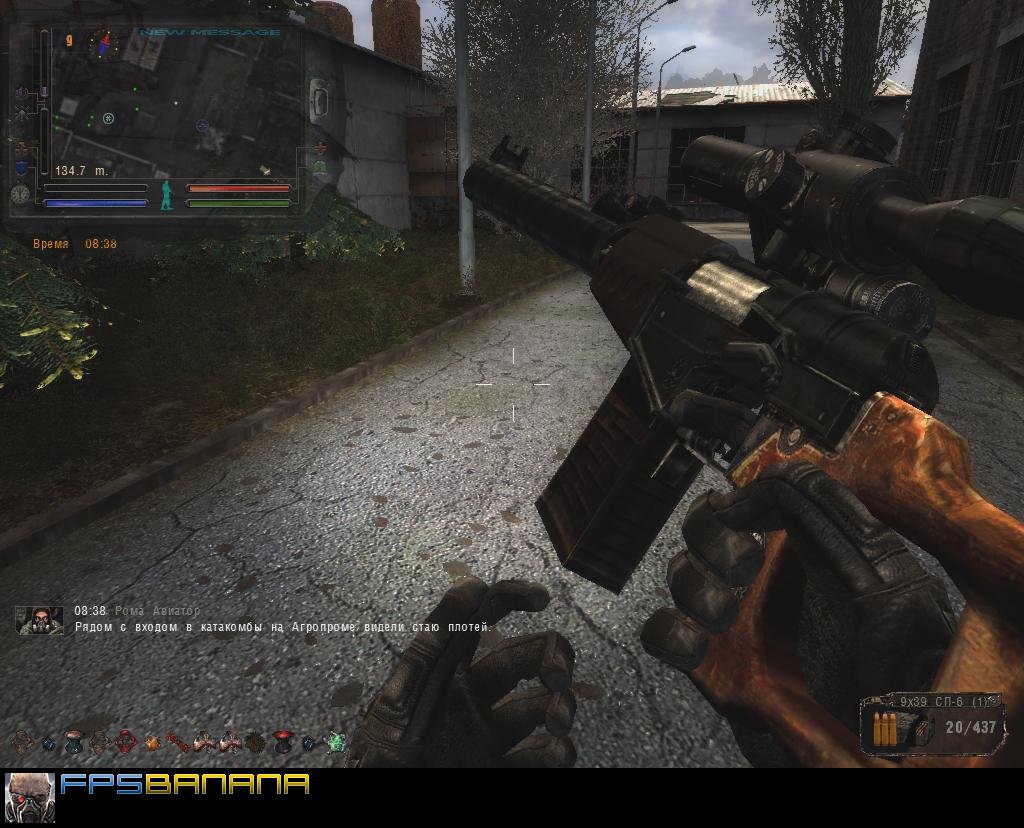This screenshot has width=1024, height=828.
Task: Click the orange fireball artifact on the belt
Action: click(x=152, y=742)
